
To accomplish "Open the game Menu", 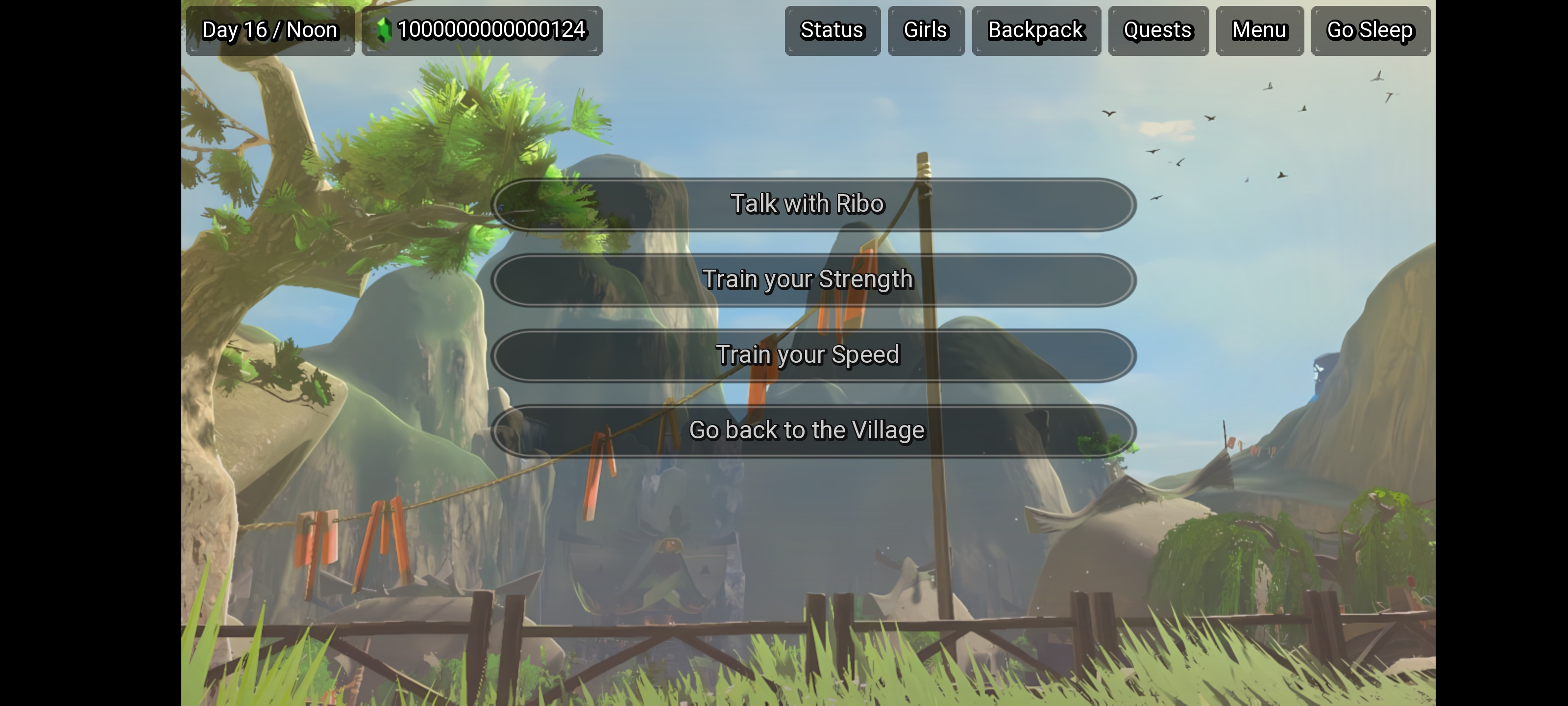I will click(1259, 30).
